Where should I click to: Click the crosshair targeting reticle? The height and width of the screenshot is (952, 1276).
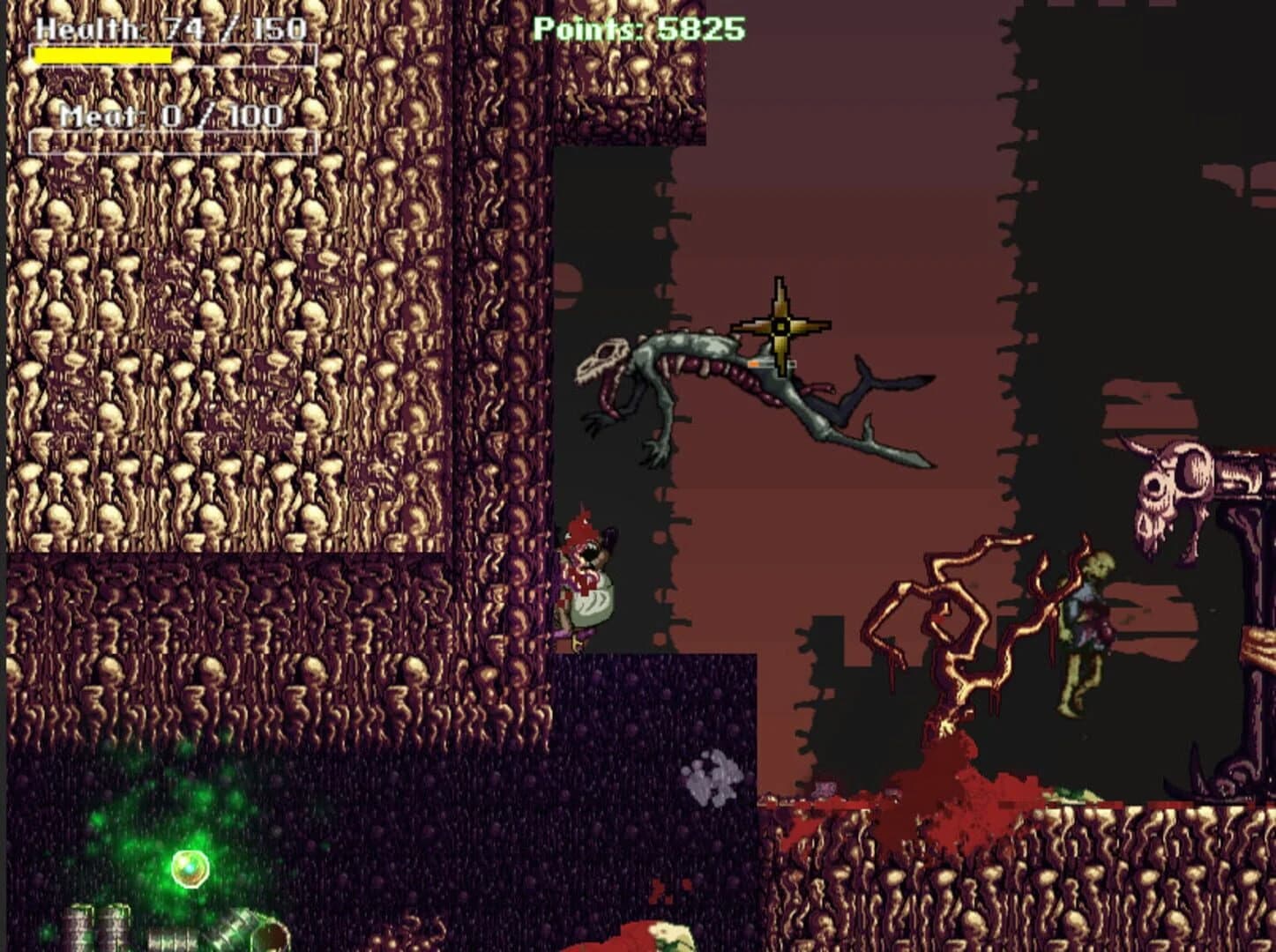[x=780, y=324]
